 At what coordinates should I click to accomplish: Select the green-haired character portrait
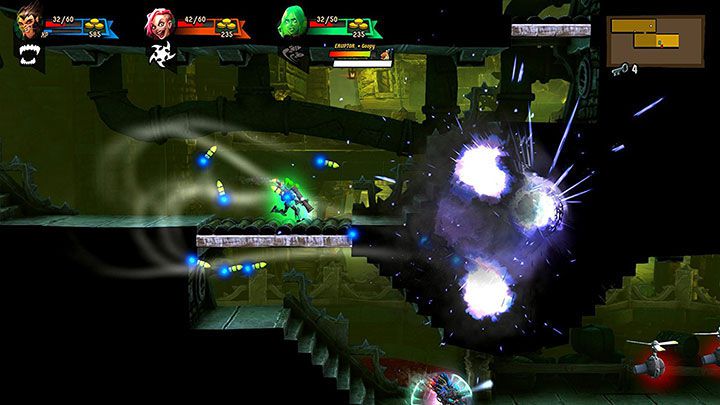(291, 23)
